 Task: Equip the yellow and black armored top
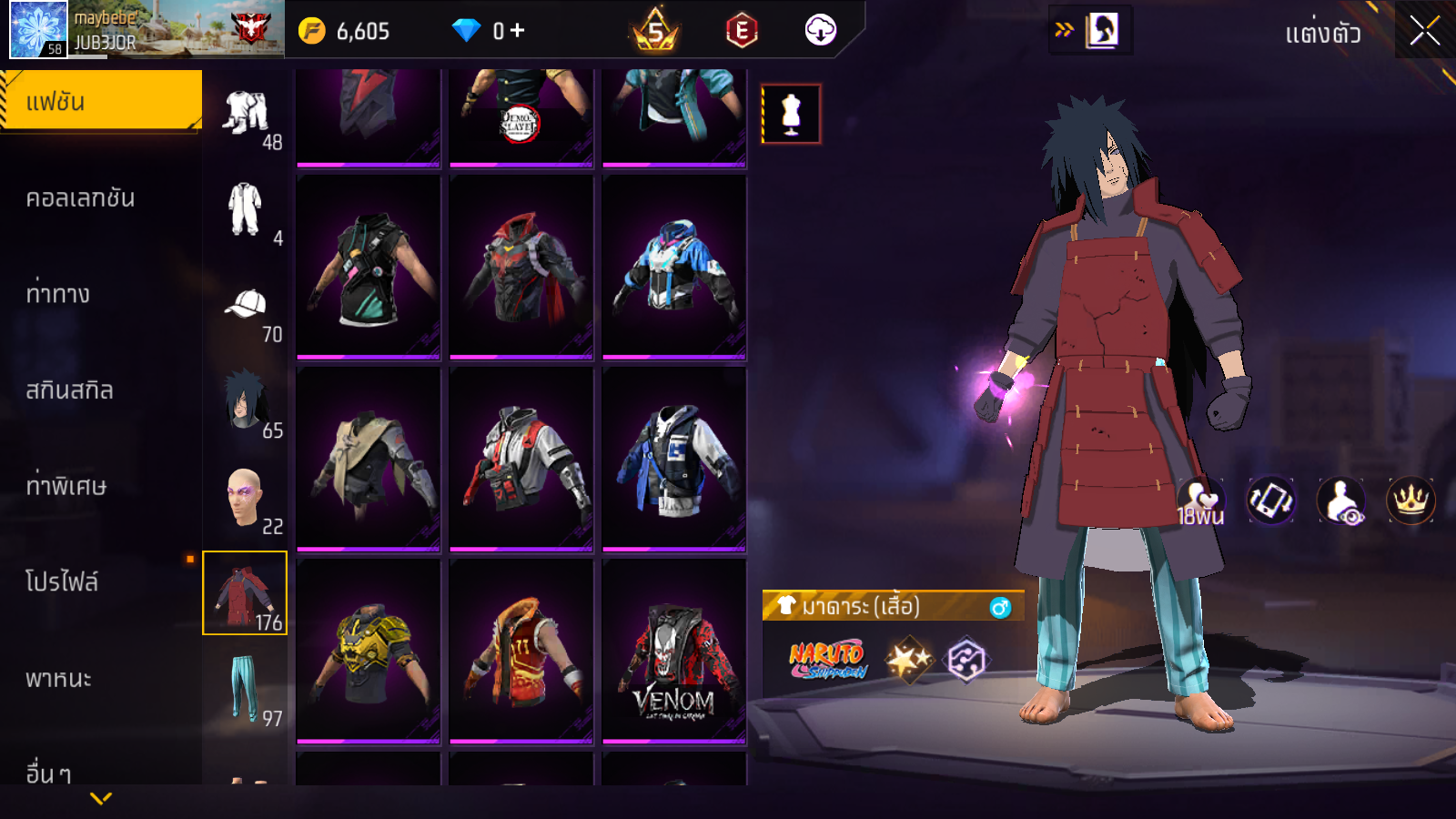pos(368,651)
